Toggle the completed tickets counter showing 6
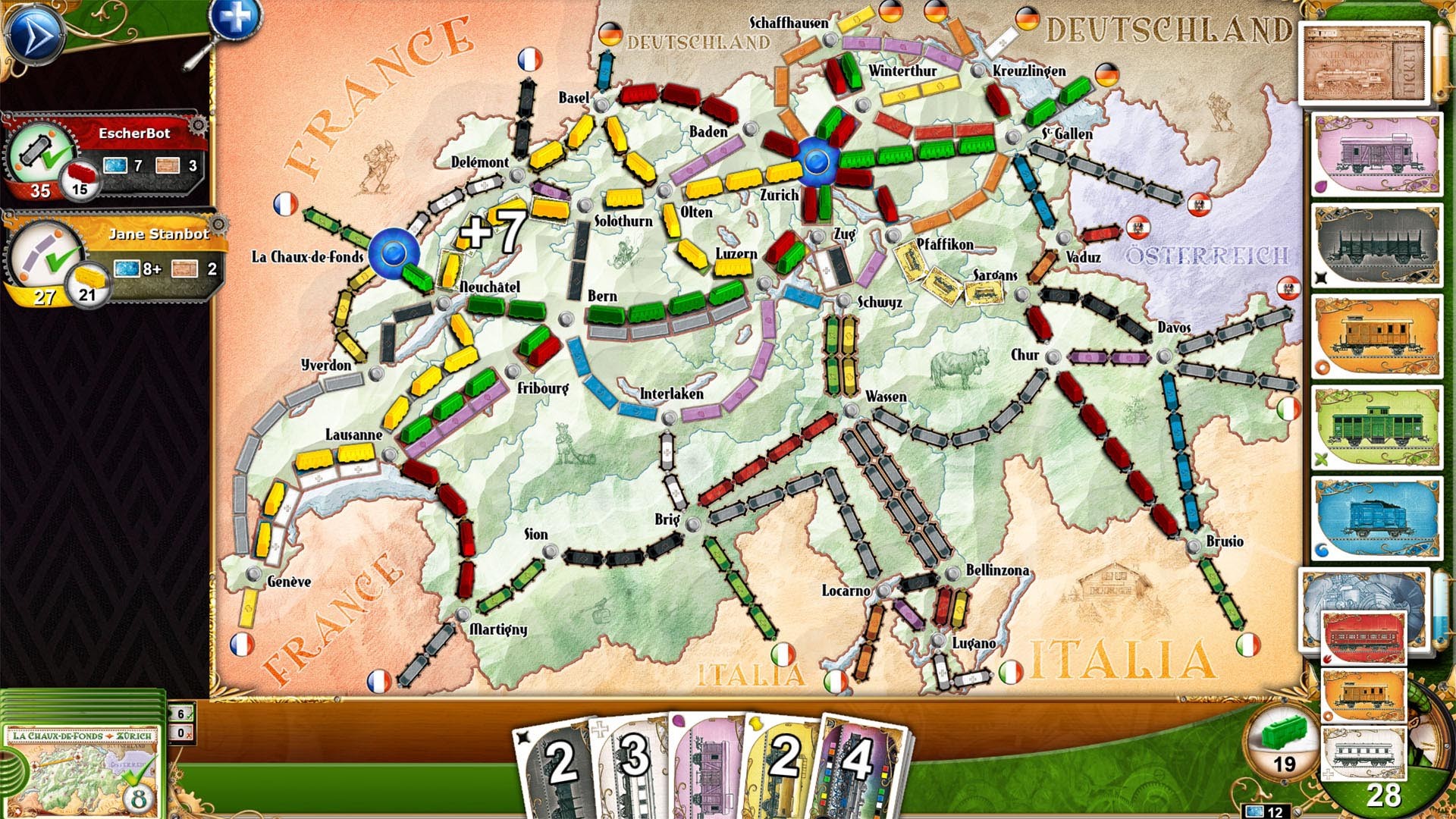Image resolution: width=1456 pixels, height=819 pixels. (x=180, y=713)
